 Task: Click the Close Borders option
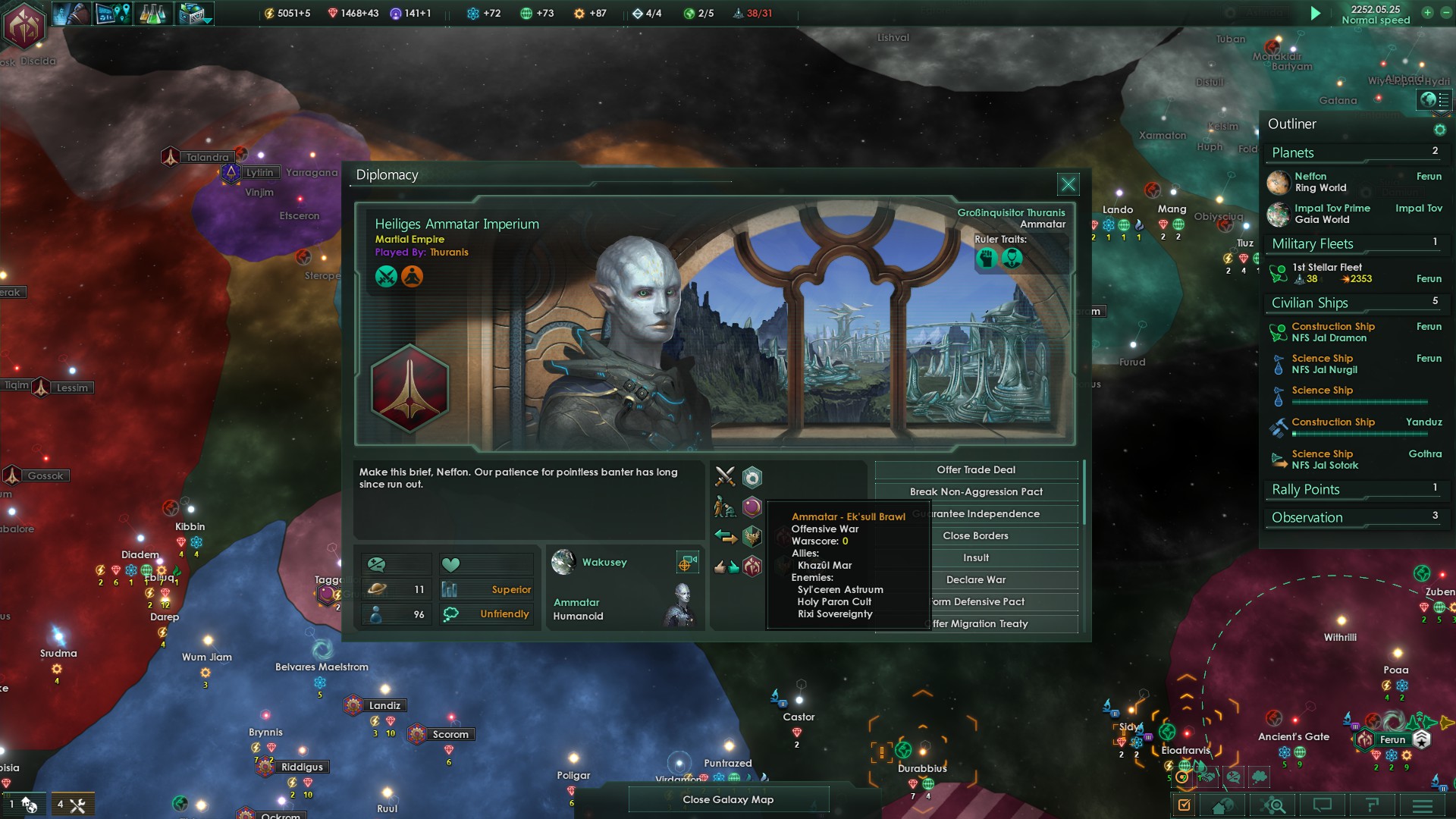click(x=976, y=536)
